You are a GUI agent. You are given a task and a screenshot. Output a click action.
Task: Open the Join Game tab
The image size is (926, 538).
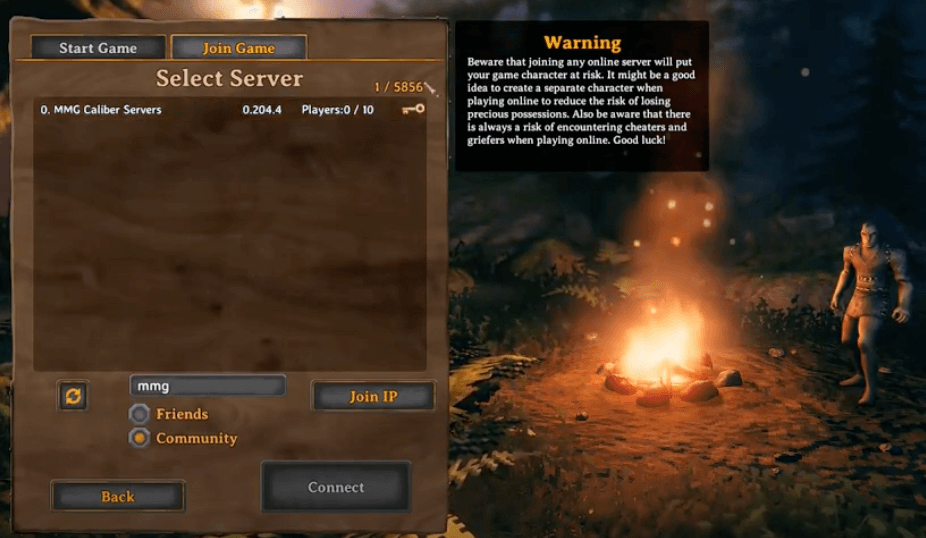coord(239,48)
